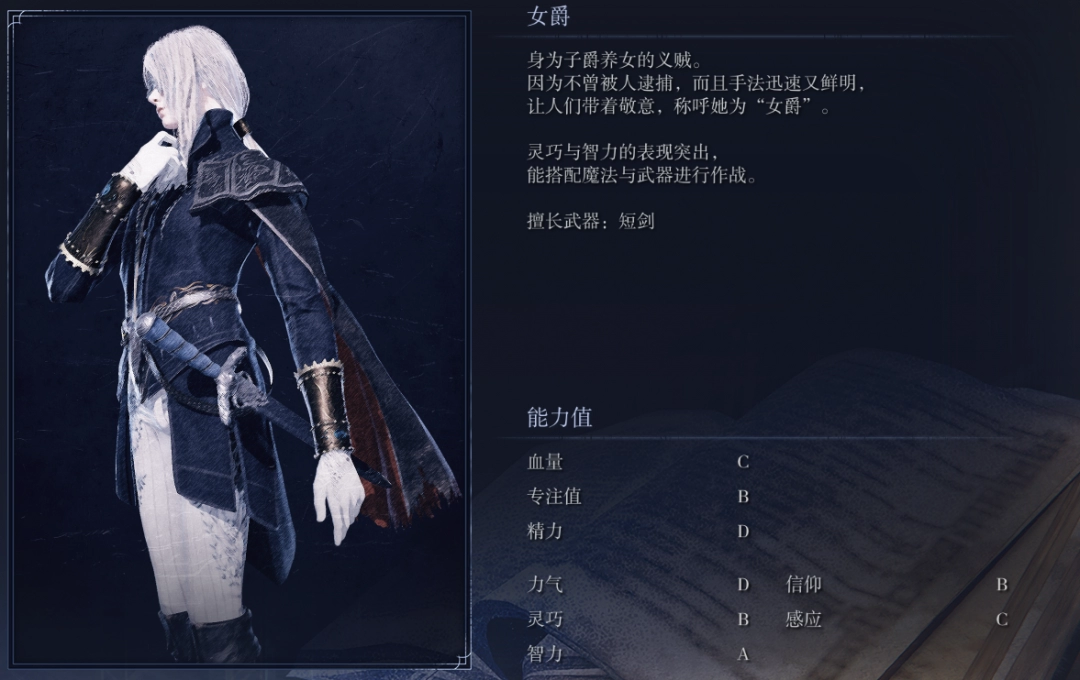
Task: Select the 女爵 character portrait card
Action: [x=241, y=340]
